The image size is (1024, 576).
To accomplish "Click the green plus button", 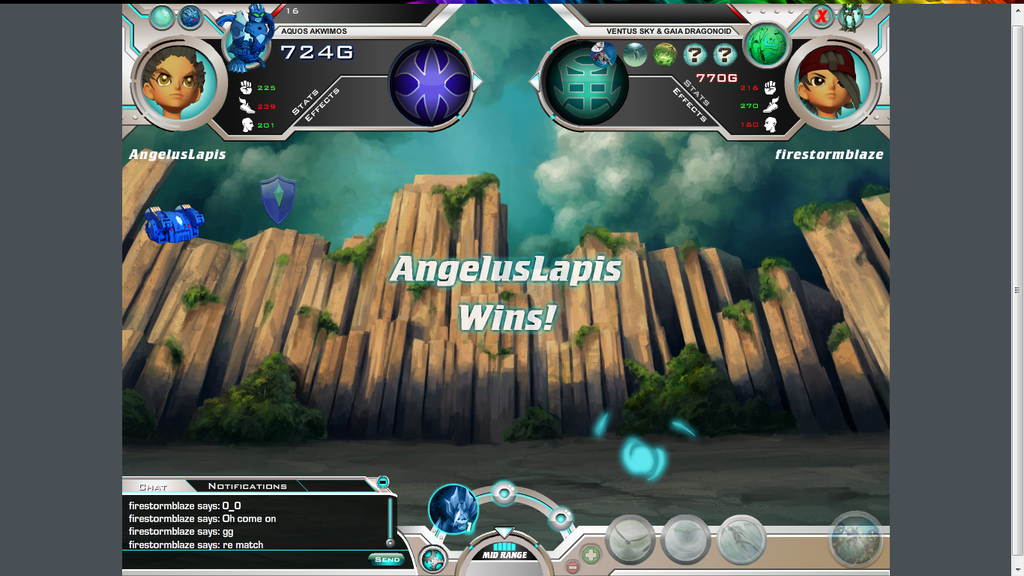I will point(591,553).
